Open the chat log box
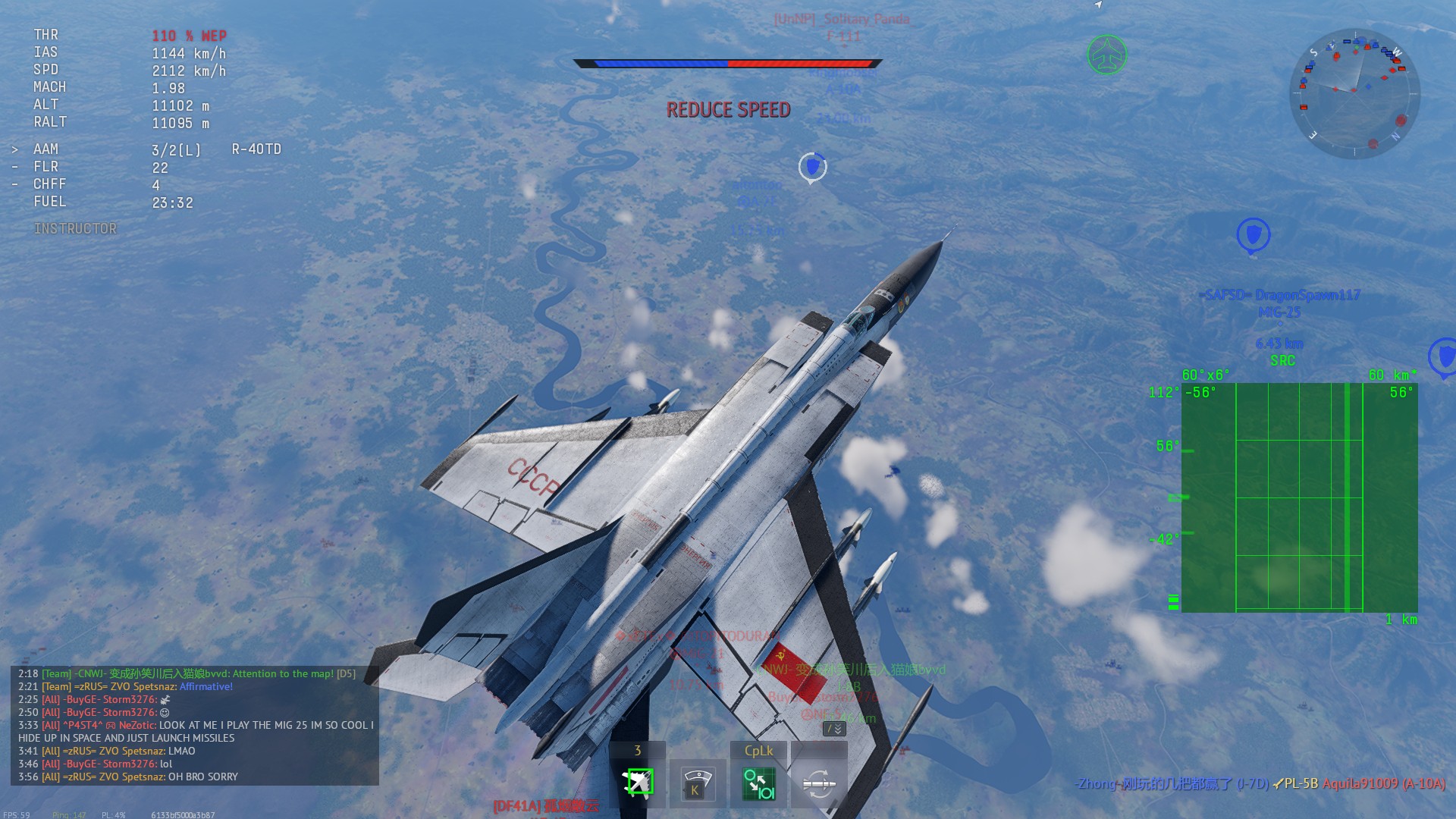Viewport: 1456px width, 819px height. pyautogui.click(x=194, y=725)
